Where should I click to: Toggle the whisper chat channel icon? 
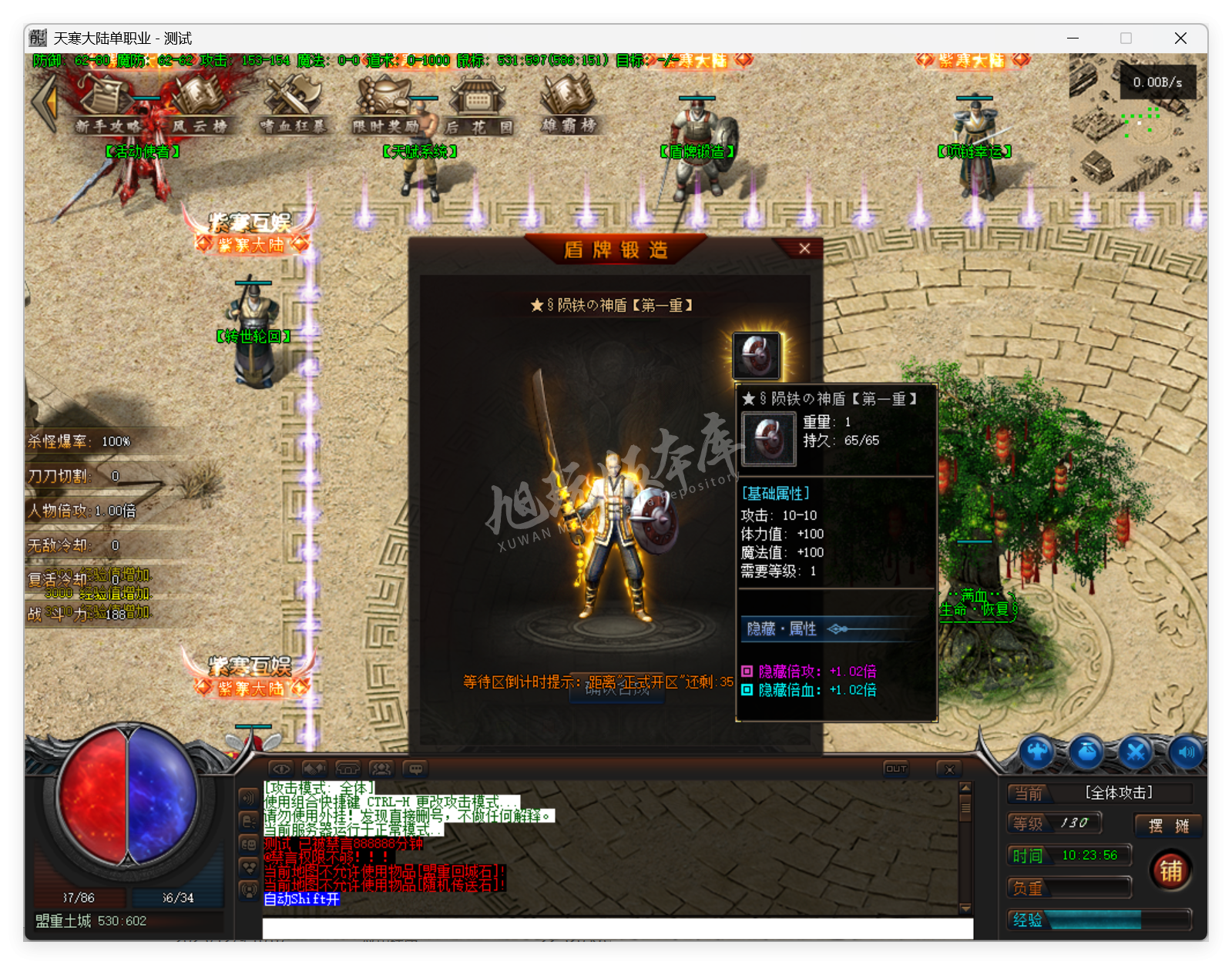247,821
